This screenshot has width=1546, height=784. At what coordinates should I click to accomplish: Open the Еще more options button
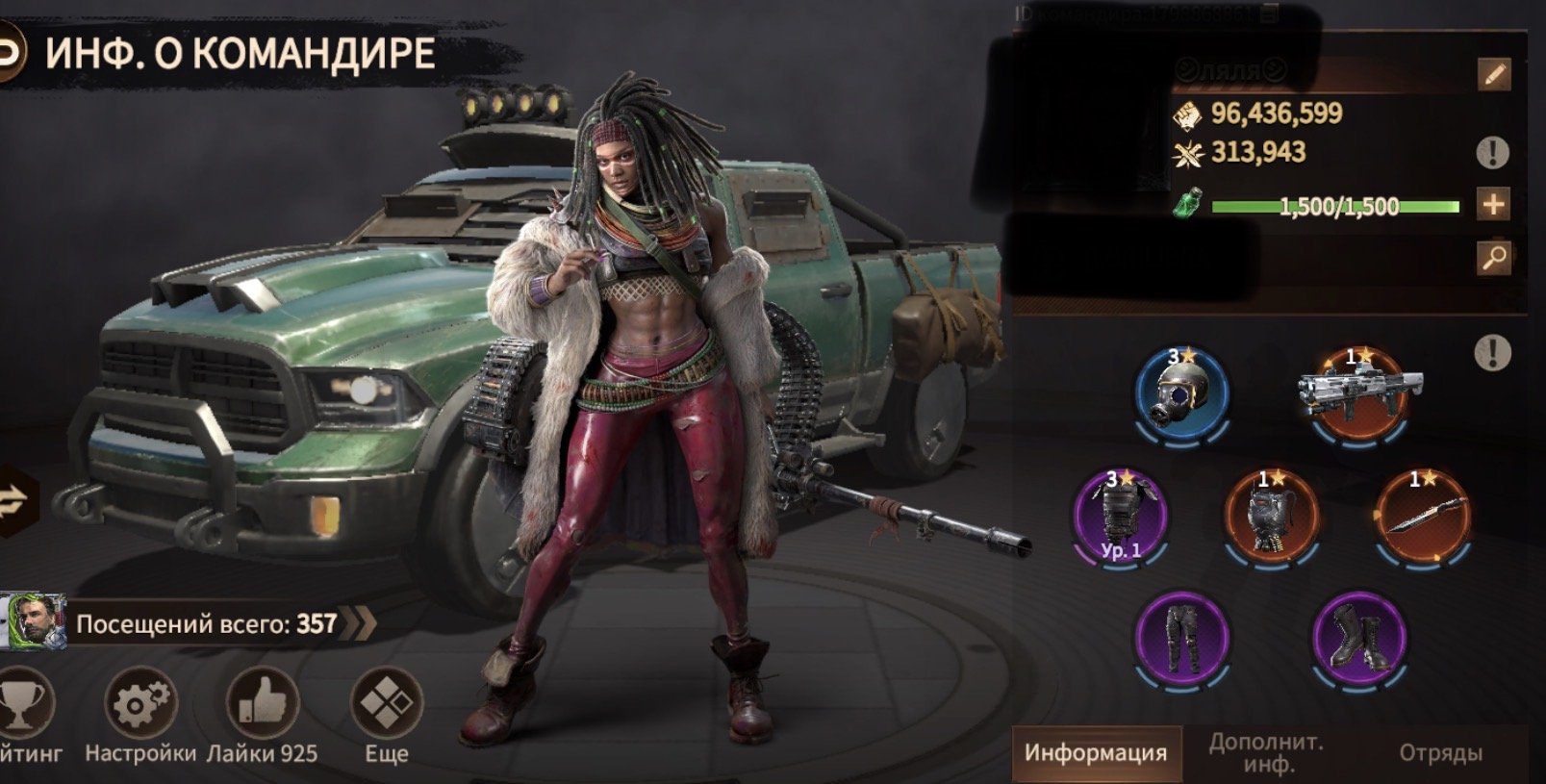(x=387, y=706)
